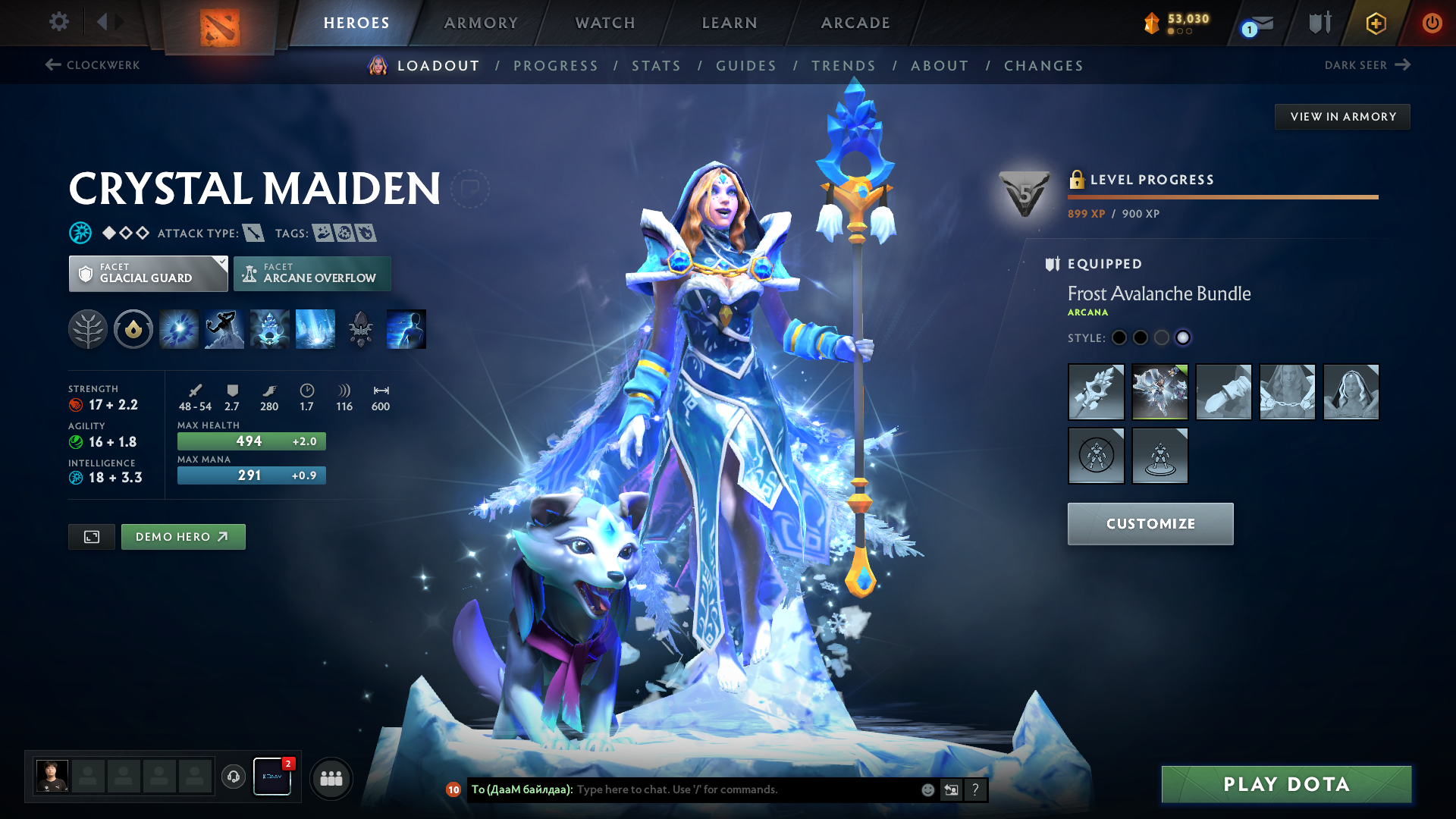Select the equipped Frost Avalanche bundle thumbnail

(1159, 392)
